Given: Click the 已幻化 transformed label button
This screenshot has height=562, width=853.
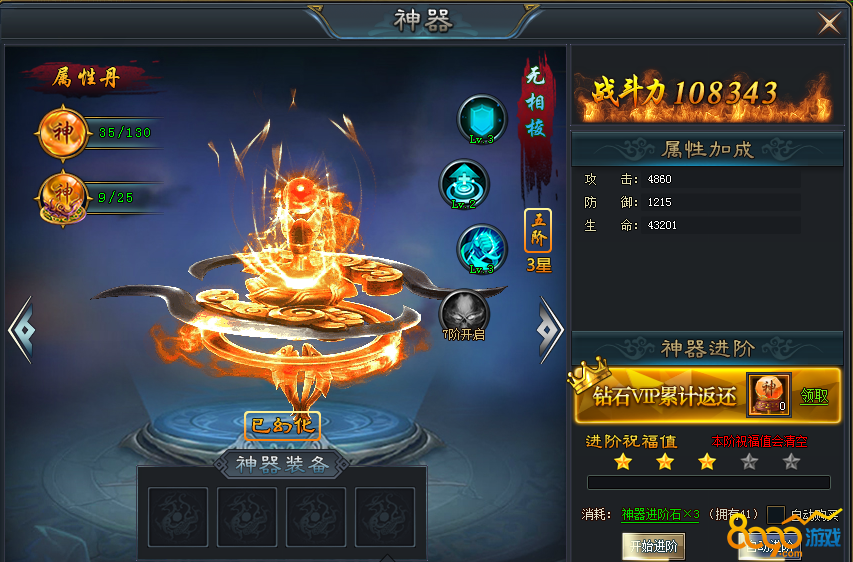Looking at the screenshot, I should point(282,424).
